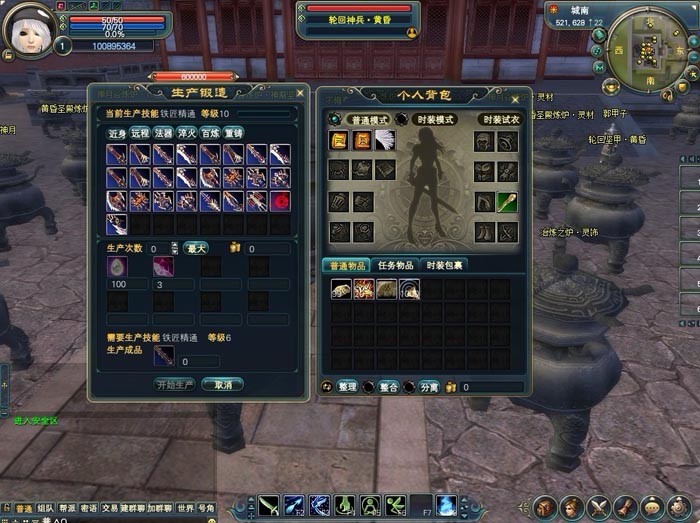Click the 分离 split button

coord(428,386)
